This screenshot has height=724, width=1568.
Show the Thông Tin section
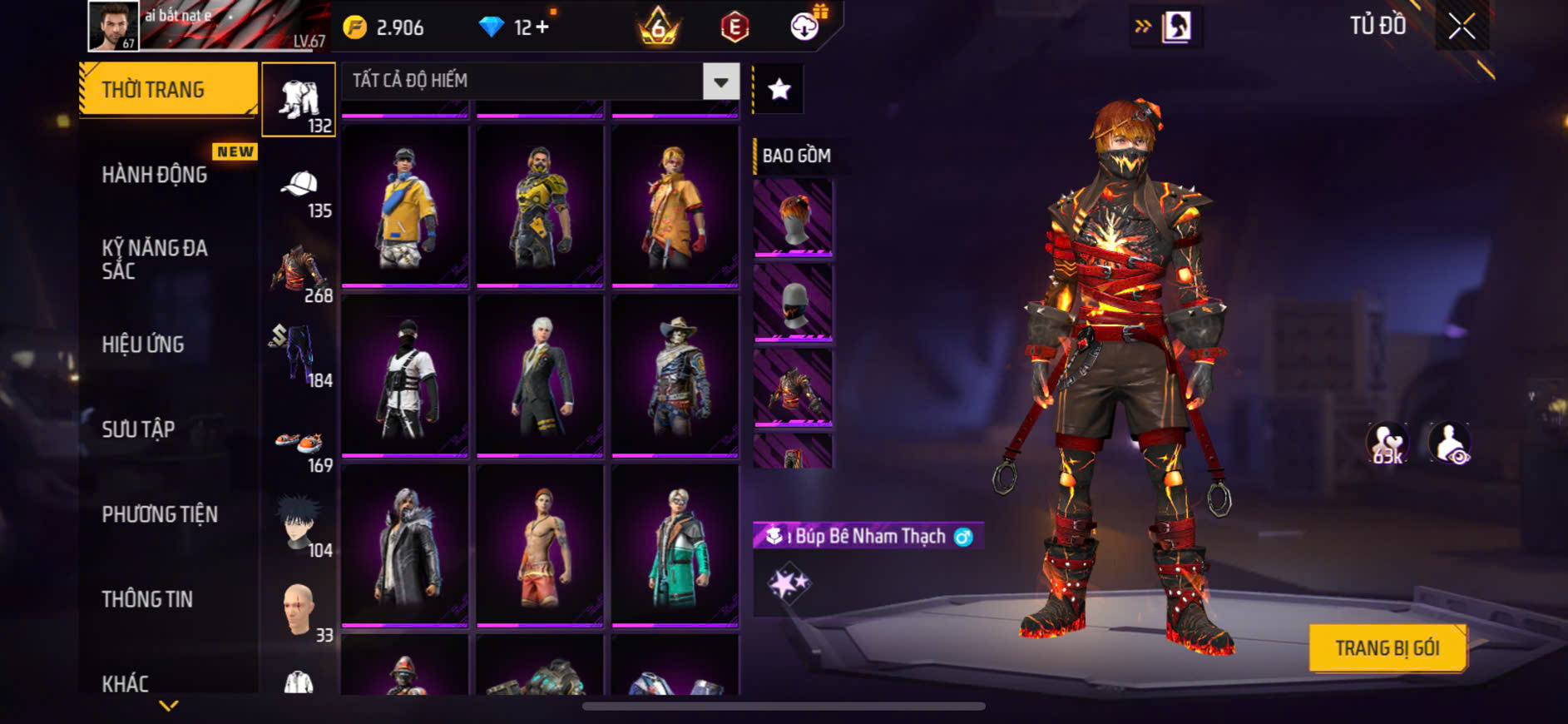(147, 599)
